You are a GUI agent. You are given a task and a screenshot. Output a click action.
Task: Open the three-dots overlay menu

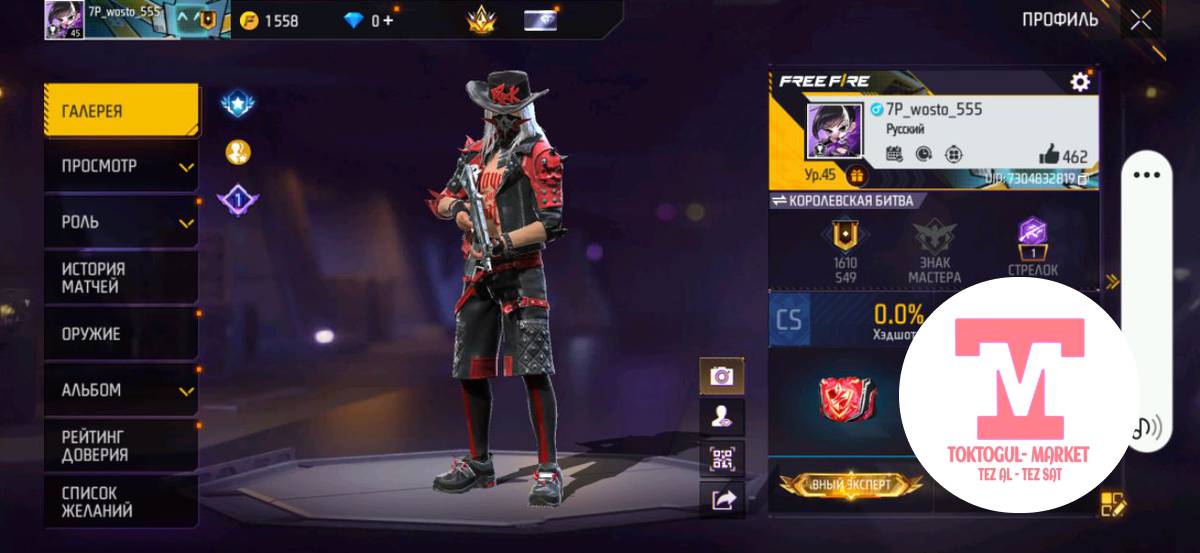[x=1146, y=175]
